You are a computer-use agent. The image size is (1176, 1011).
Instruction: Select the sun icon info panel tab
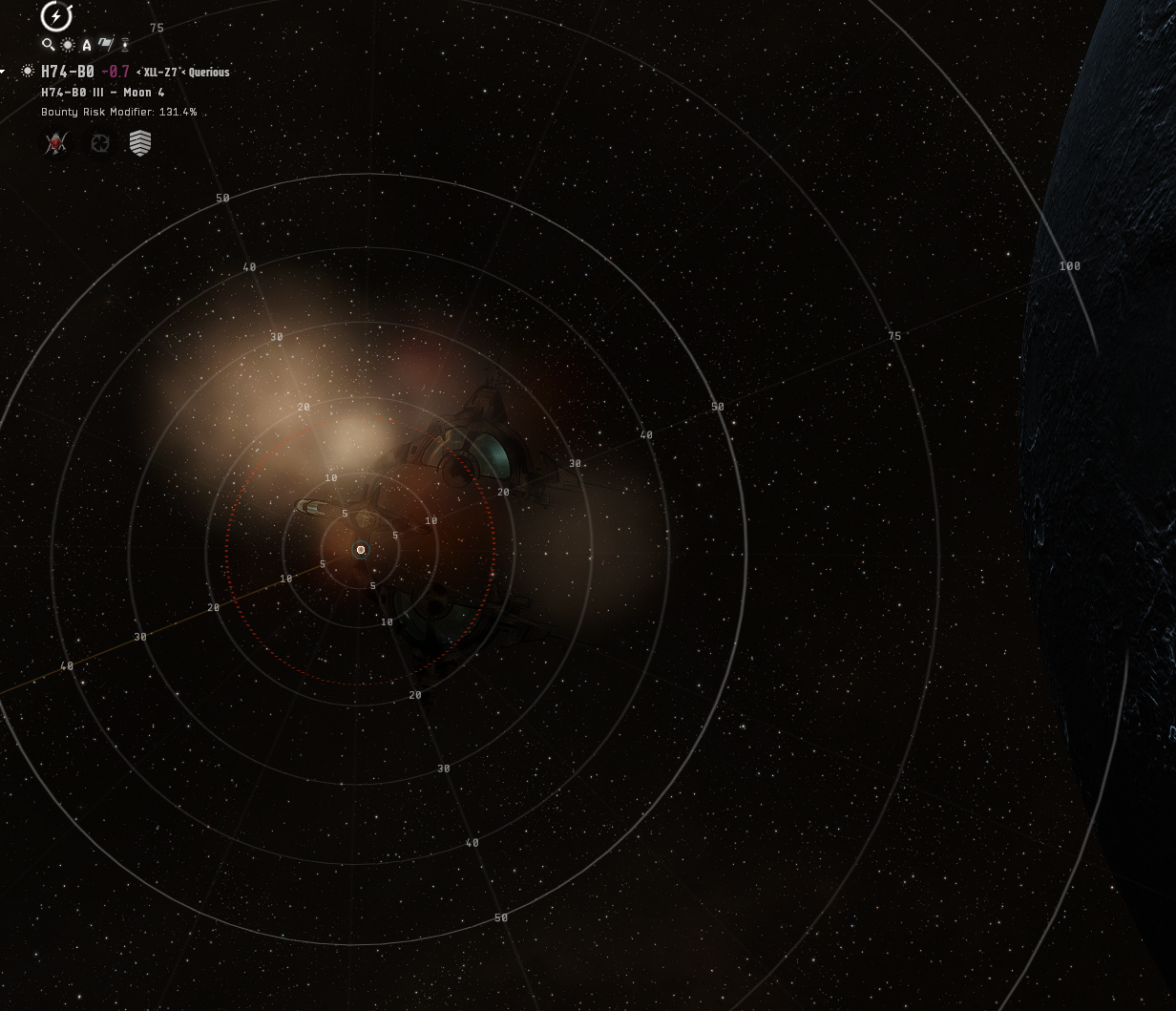(x=68, y=45)
